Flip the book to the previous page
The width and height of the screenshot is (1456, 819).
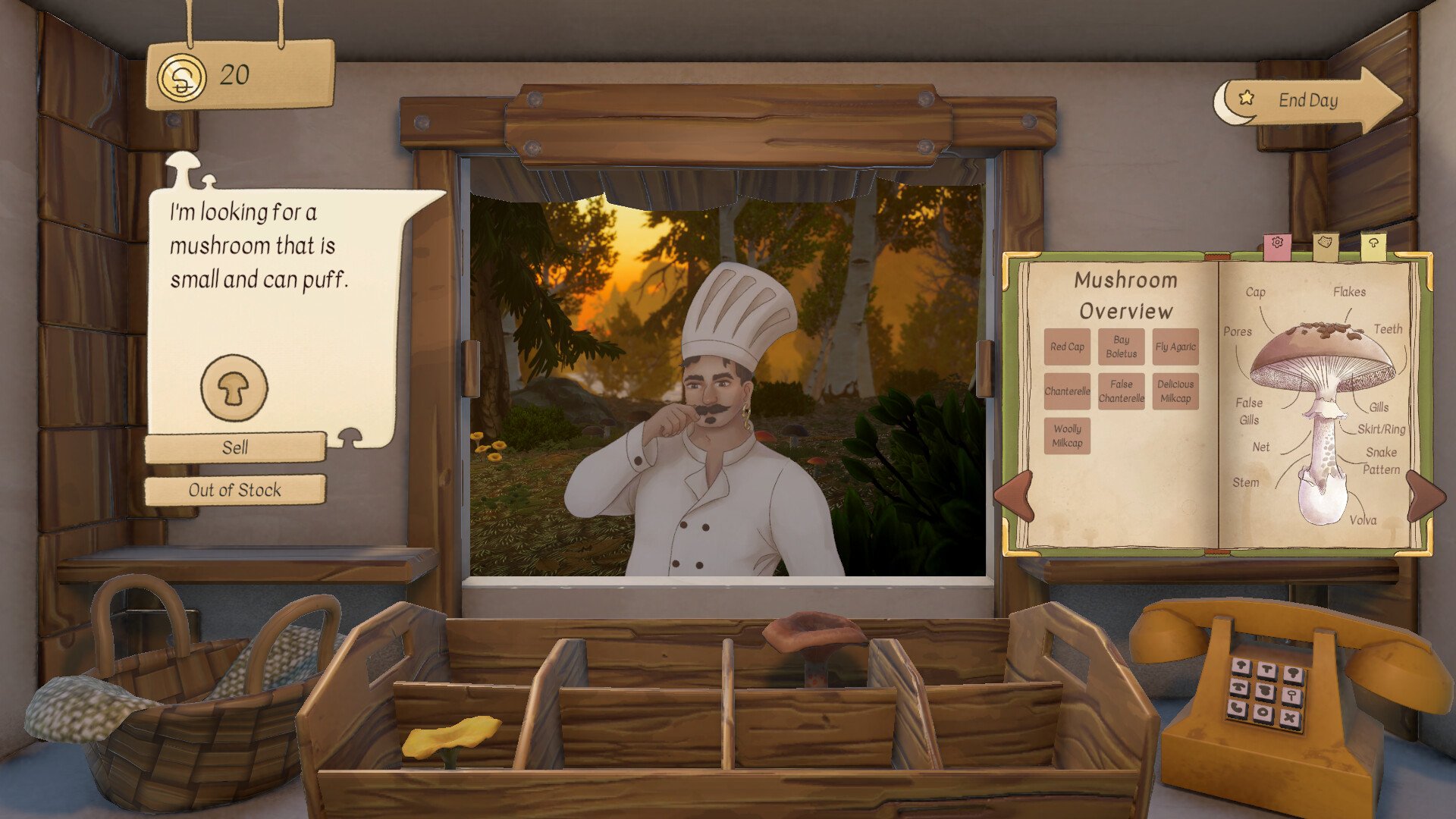(x=1015, y=495)
